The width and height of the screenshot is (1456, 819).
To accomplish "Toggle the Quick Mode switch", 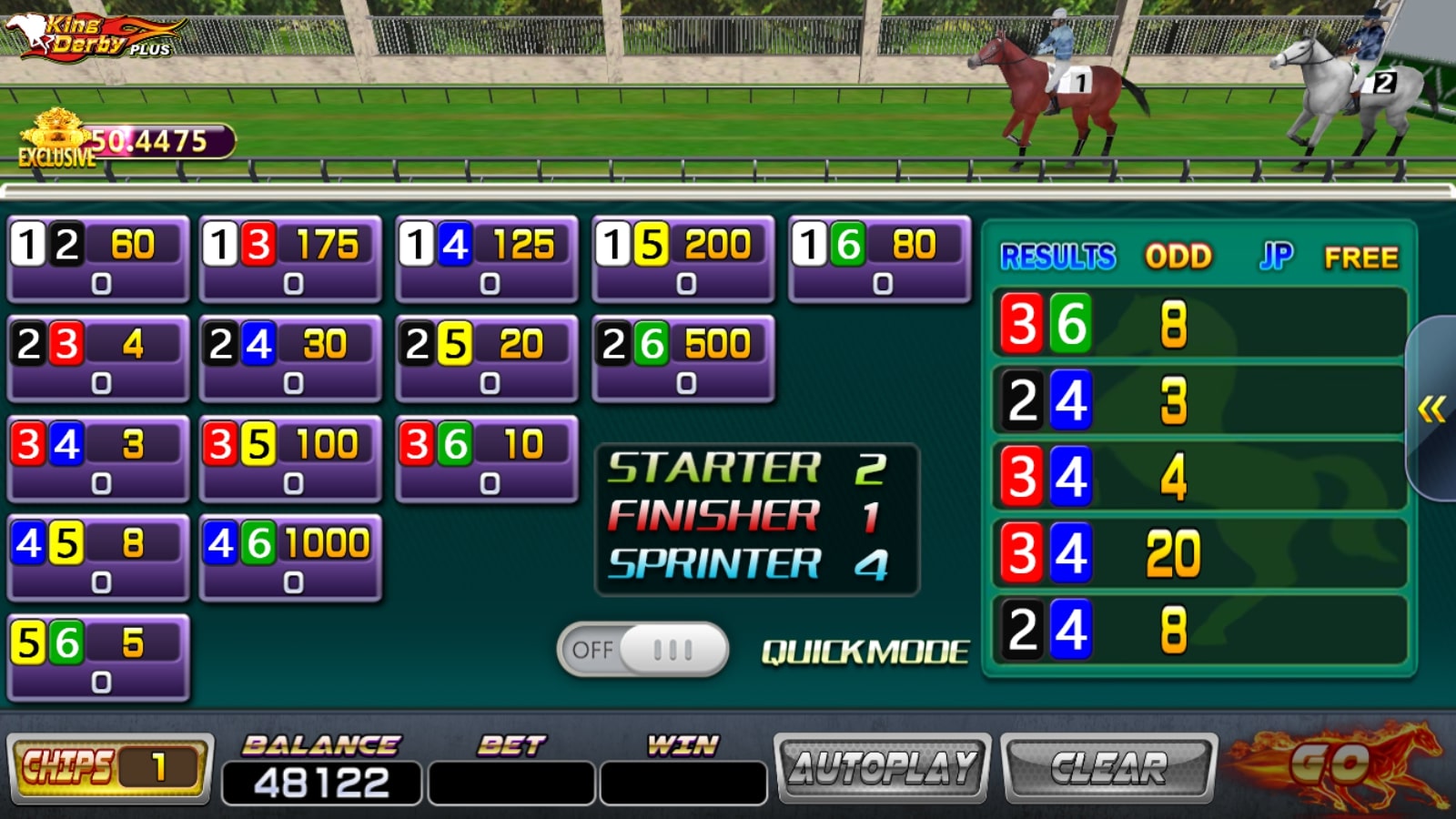I will point(642,650).
